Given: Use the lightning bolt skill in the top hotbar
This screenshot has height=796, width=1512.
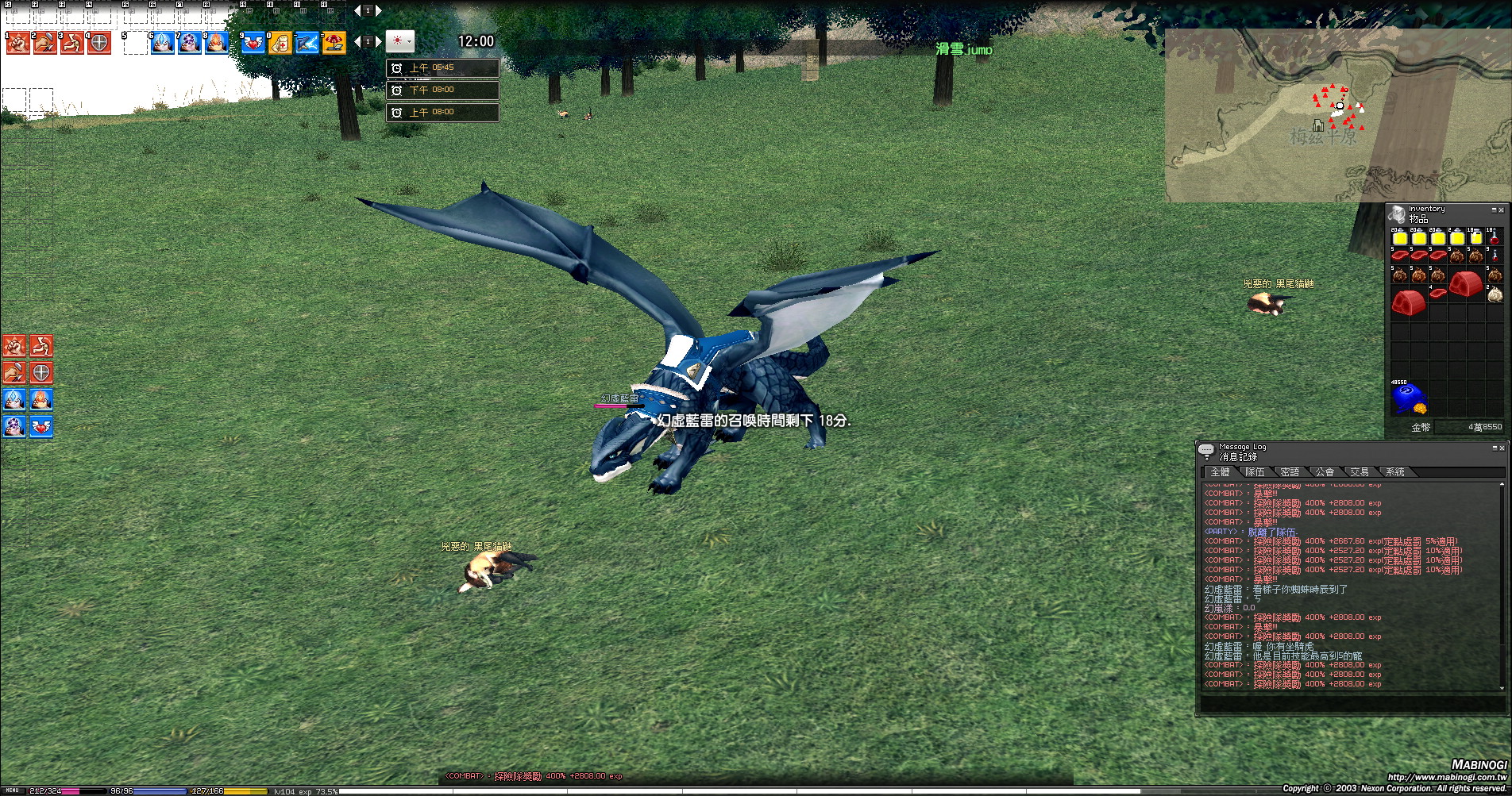Looking at the screenshot, I should point(307,43).
